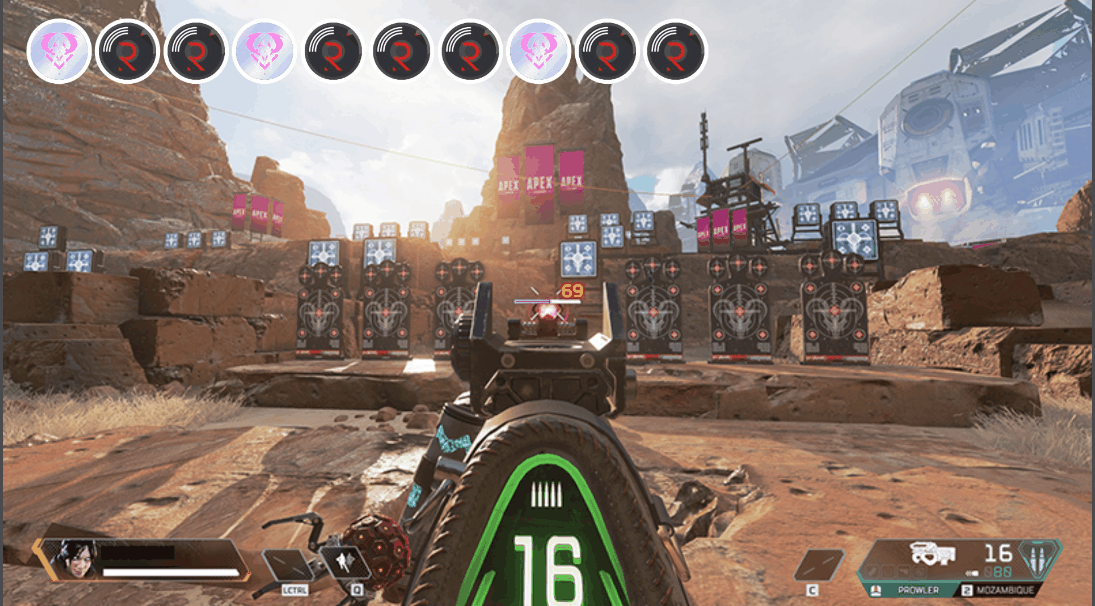Click the Prowler weapon silhouette icon

[929, 554]
